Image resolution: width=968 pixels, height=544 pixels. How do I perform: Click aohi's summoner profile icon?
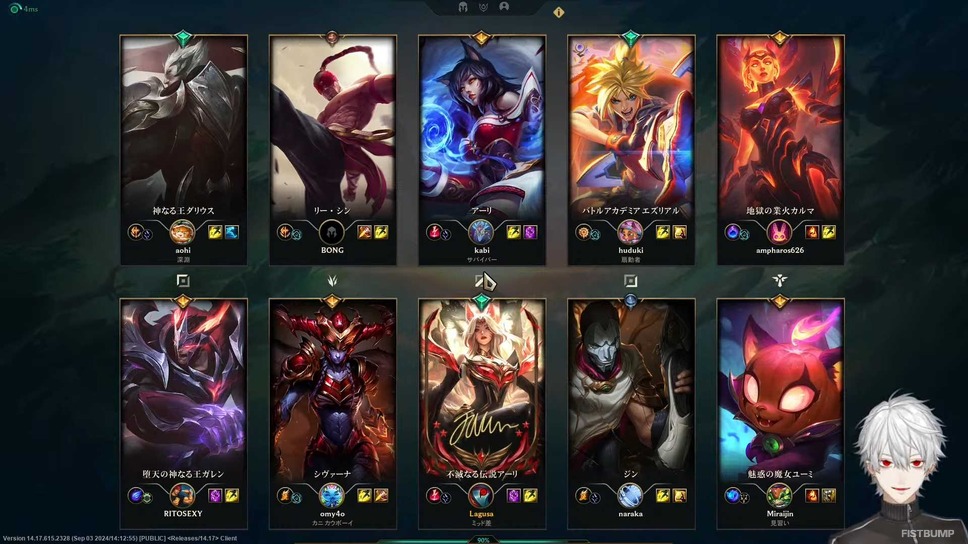pos(183,232)
